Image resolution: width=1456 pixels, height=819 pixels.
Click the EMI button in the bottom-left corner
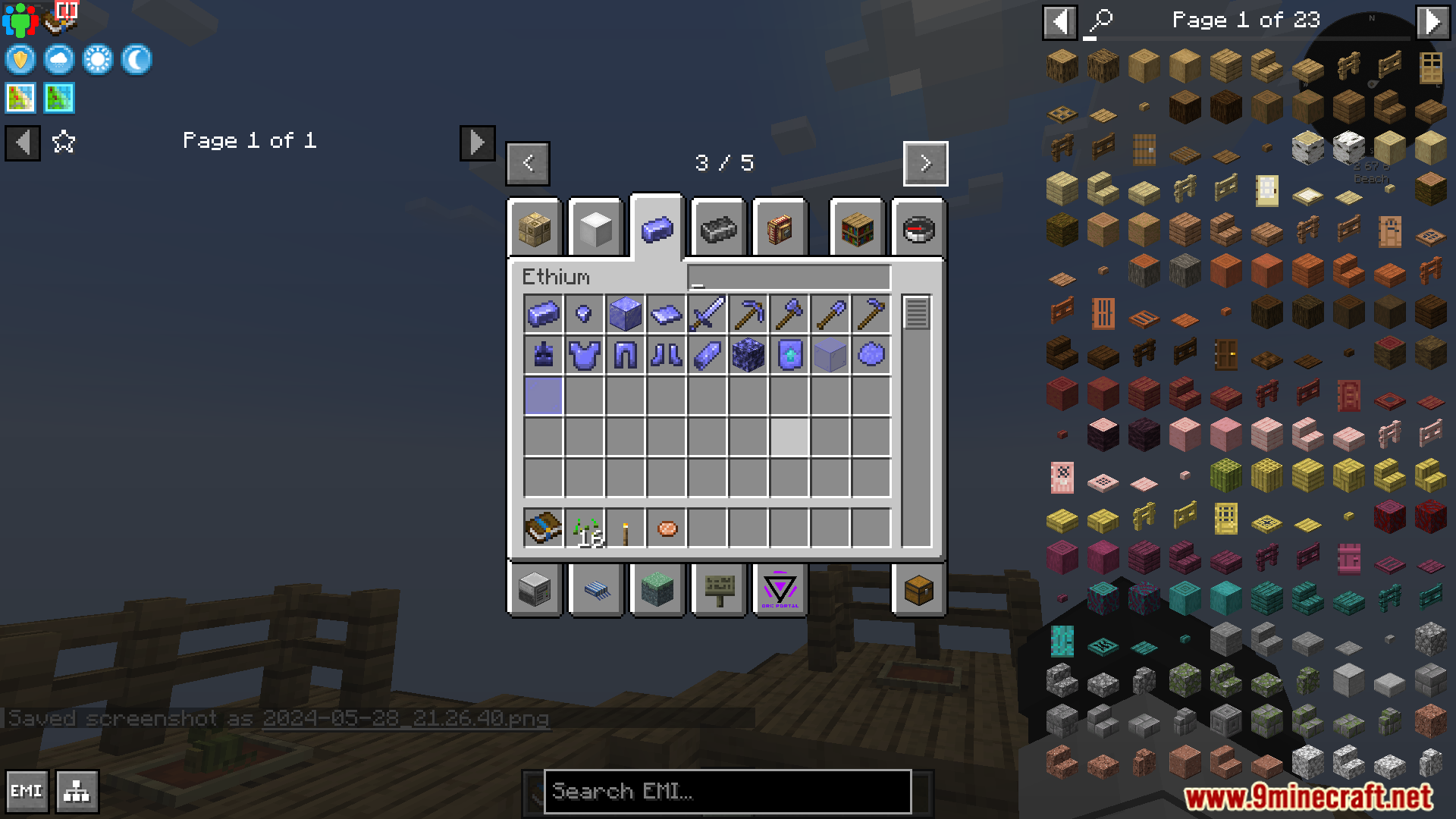(27, 791)
